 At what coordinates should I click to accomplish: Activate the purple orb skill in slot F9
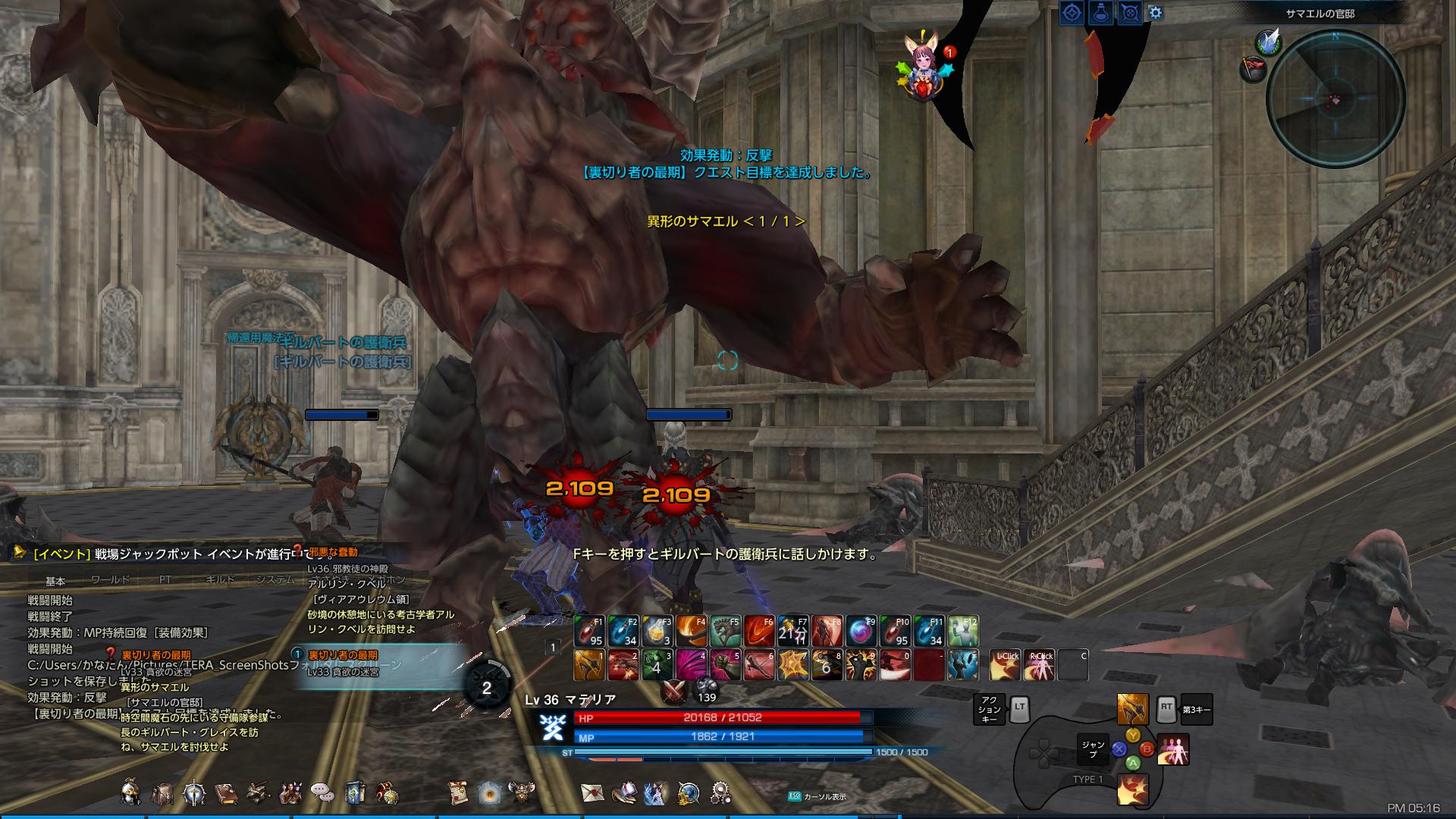[x=861, y=631]
